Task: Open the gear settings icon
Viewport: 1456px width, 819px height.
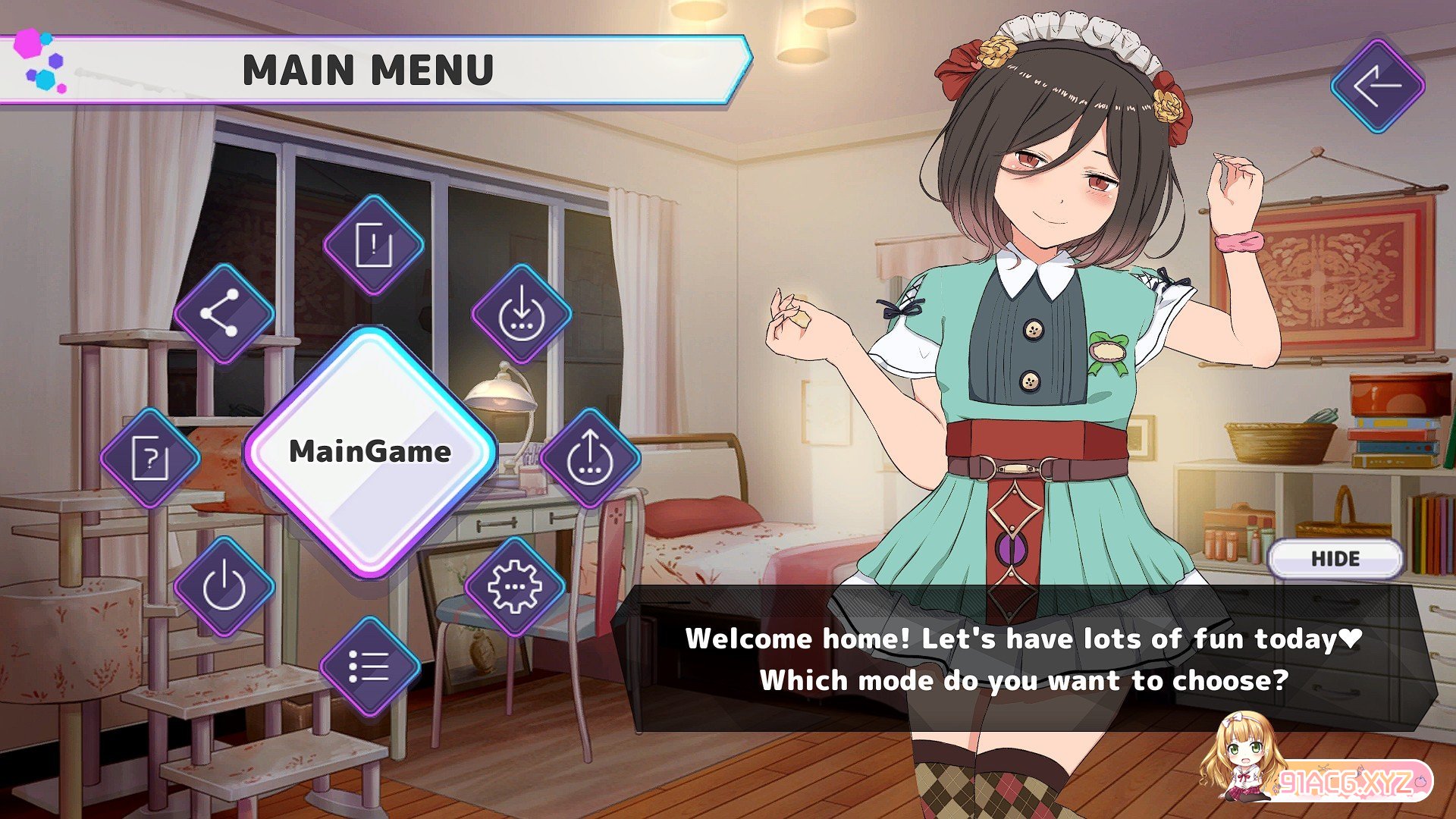Action: click(x=515, y=586)
